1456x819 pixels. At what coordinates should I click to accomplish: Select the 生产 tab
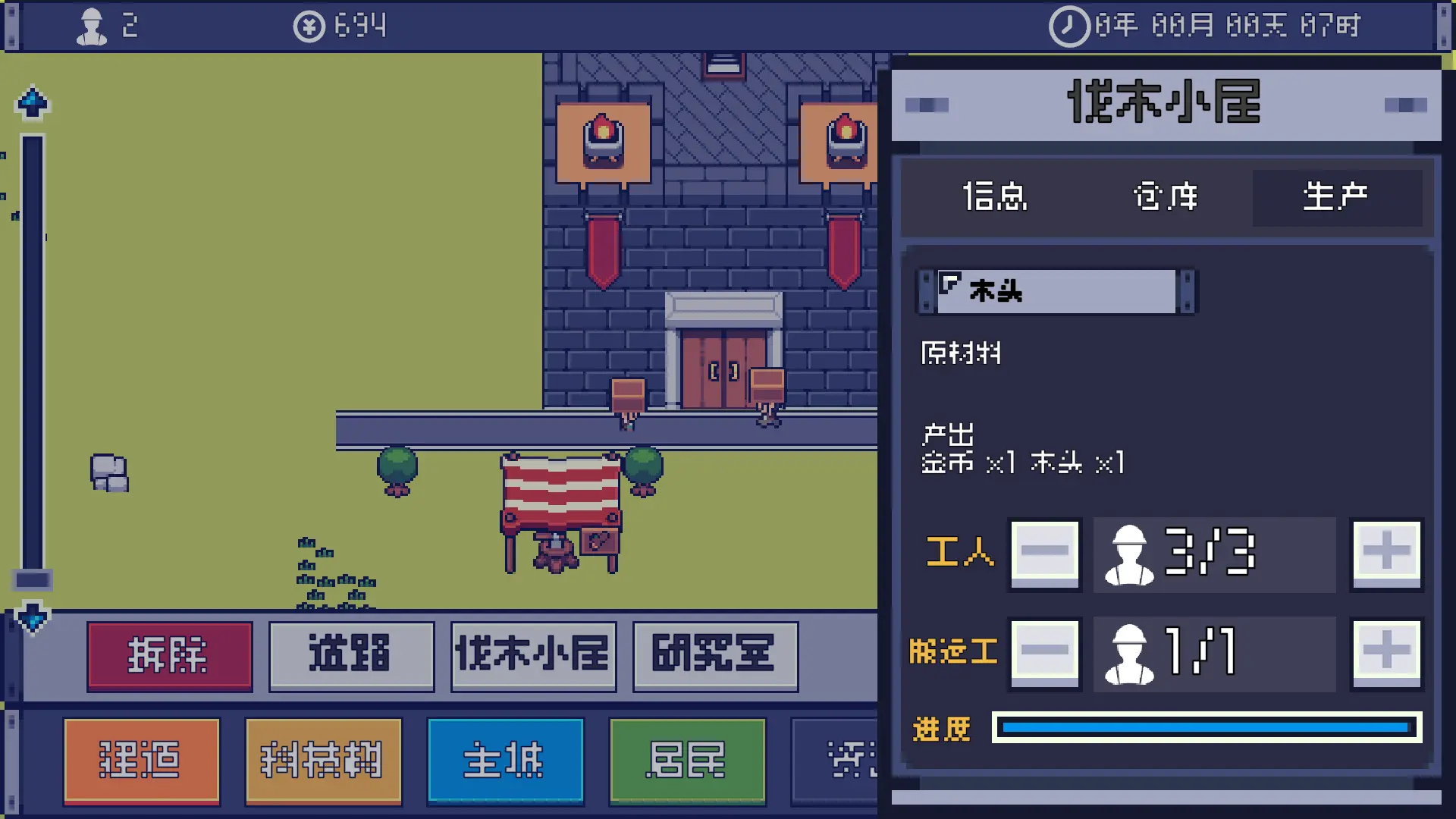click(1336, 196)
